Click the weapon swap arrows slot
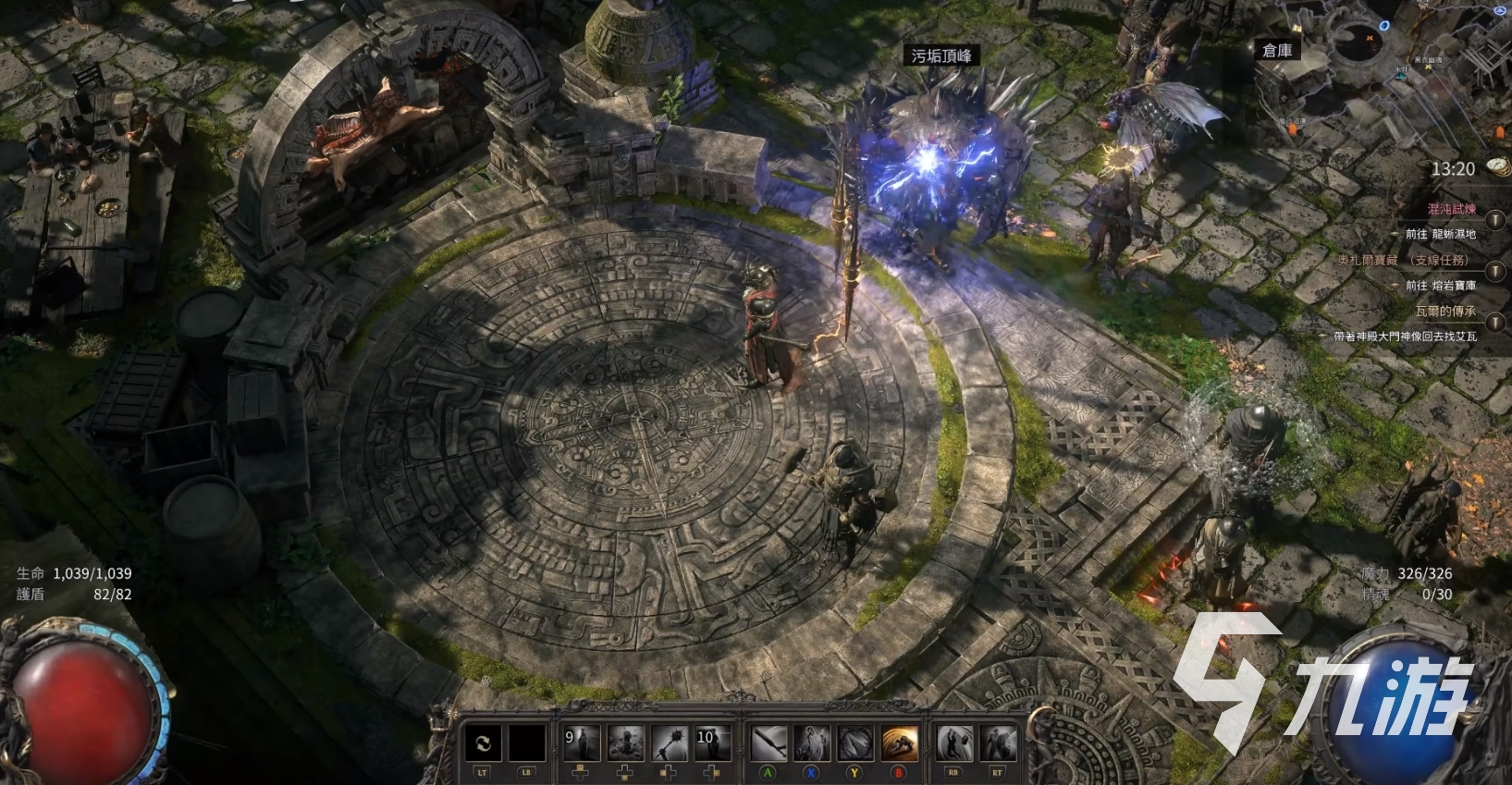The height and width of the screenshot is (785, 1512). [x=483, y=743]
